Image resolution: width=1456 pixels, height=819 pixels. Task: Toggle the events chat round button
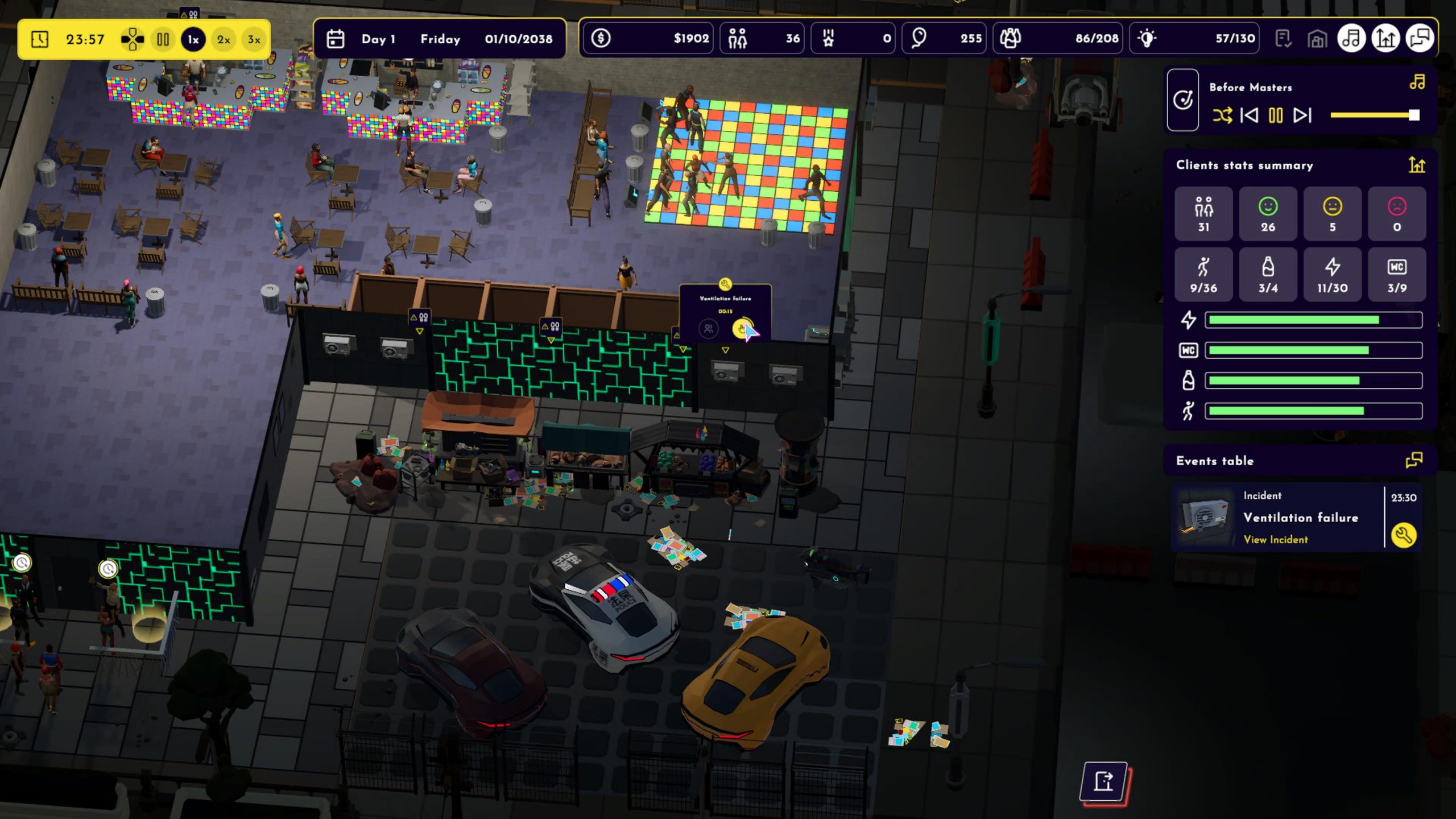coord(1420,39)
